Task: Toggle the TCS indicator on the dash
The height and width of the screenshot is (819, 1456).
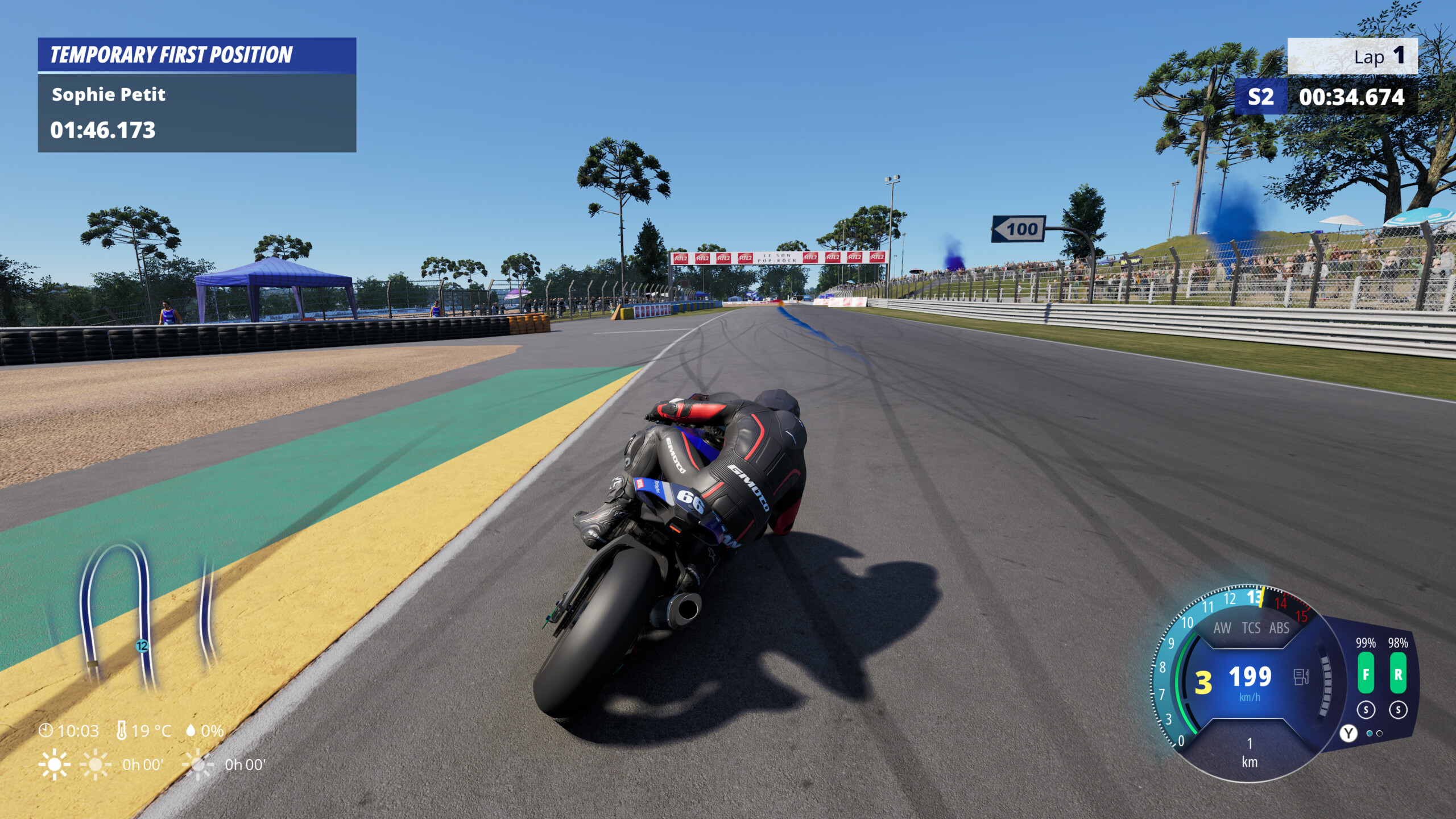Action: click(1251, 628)
